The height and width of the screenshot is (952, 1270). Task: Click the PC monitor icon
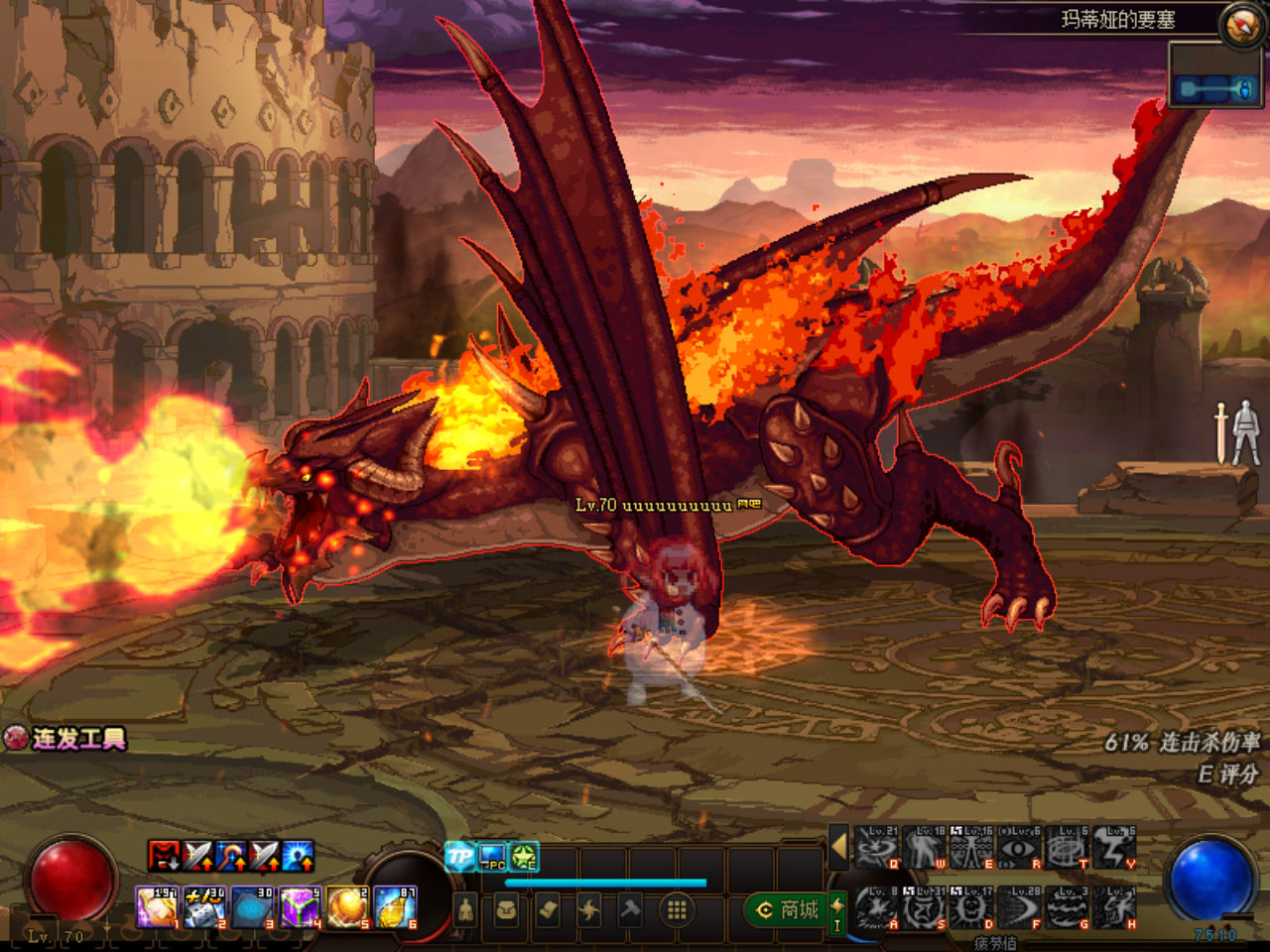(492, 857)
